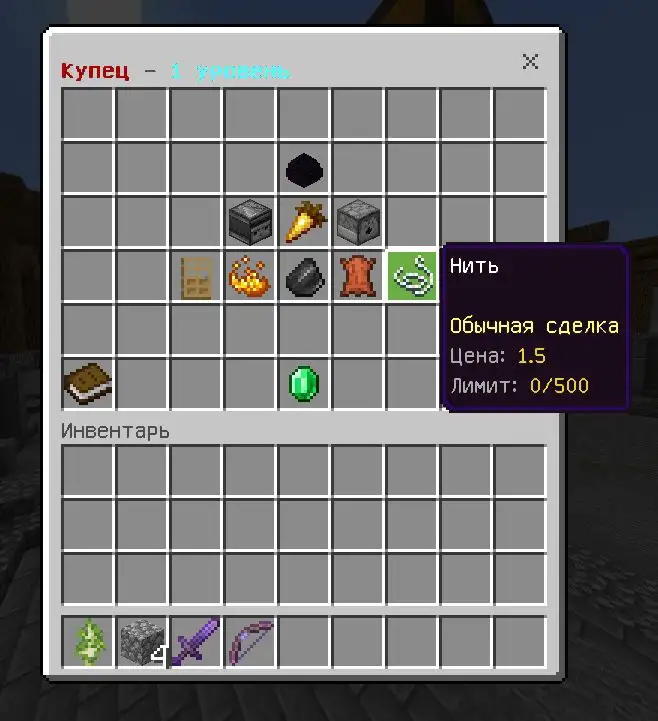
Task: Select the enchanted purple sword slot
Action: tap(196, 642)
